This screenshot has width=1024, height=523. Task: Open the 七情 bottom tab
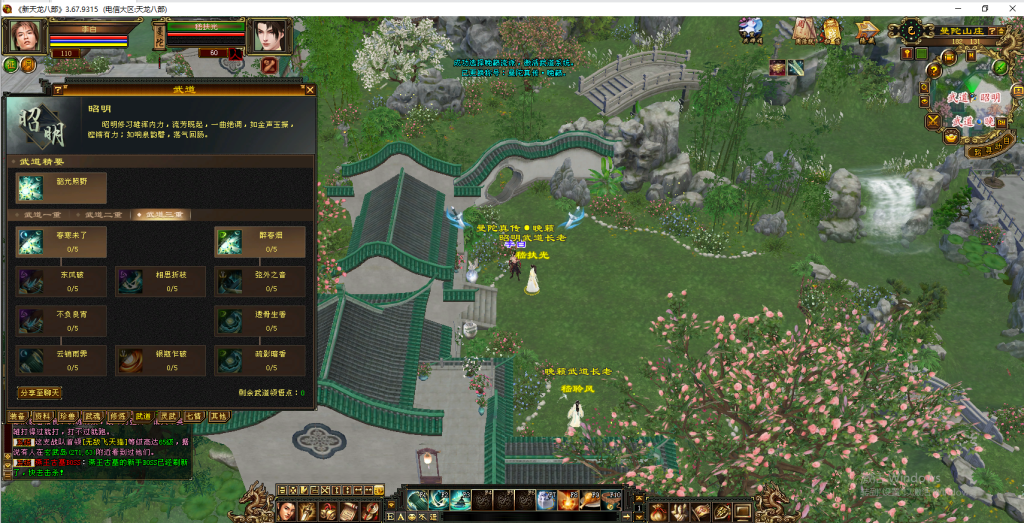[194, 416]
